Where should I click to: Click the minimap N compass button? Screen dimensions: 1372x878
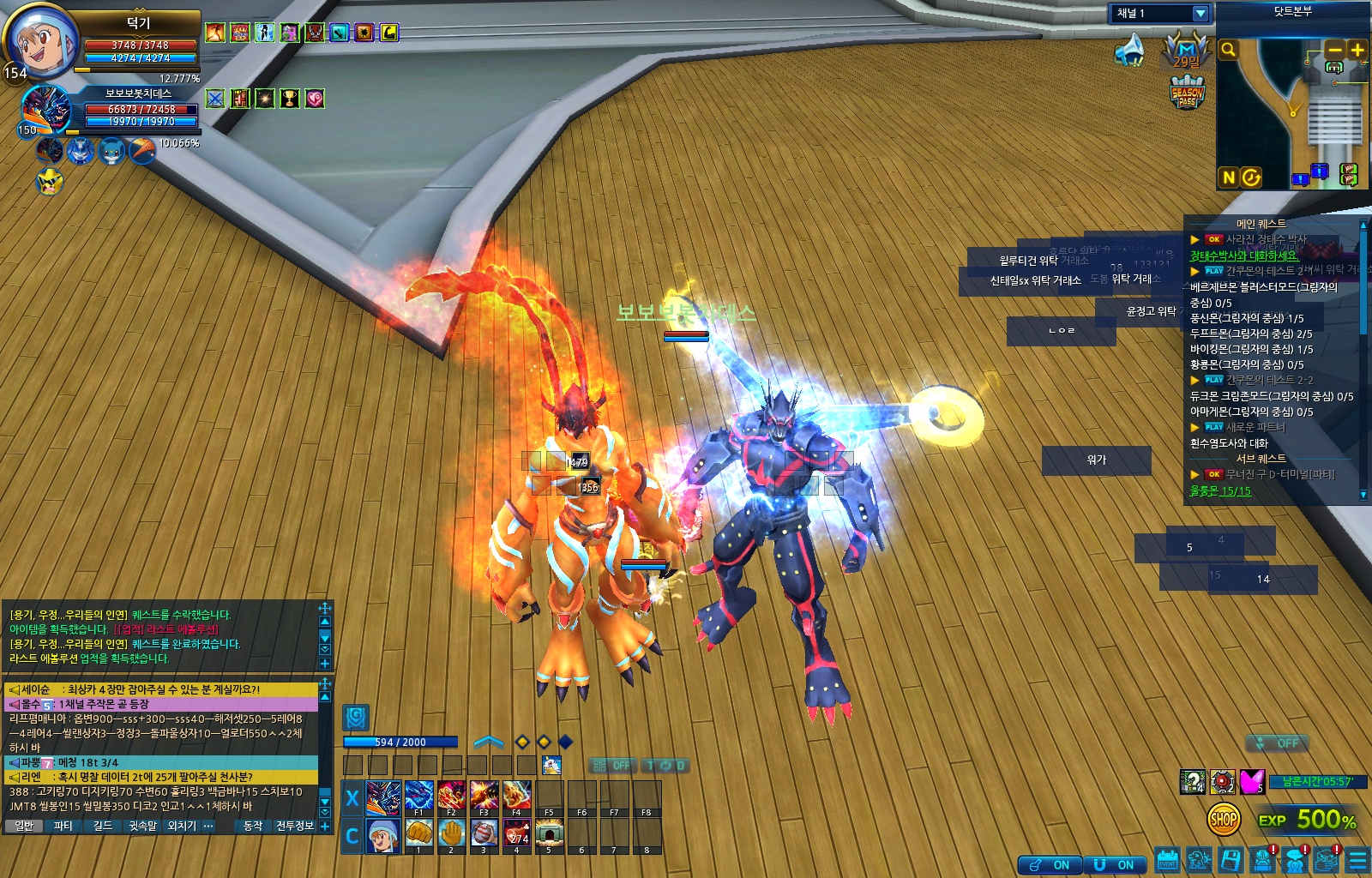1228,177
